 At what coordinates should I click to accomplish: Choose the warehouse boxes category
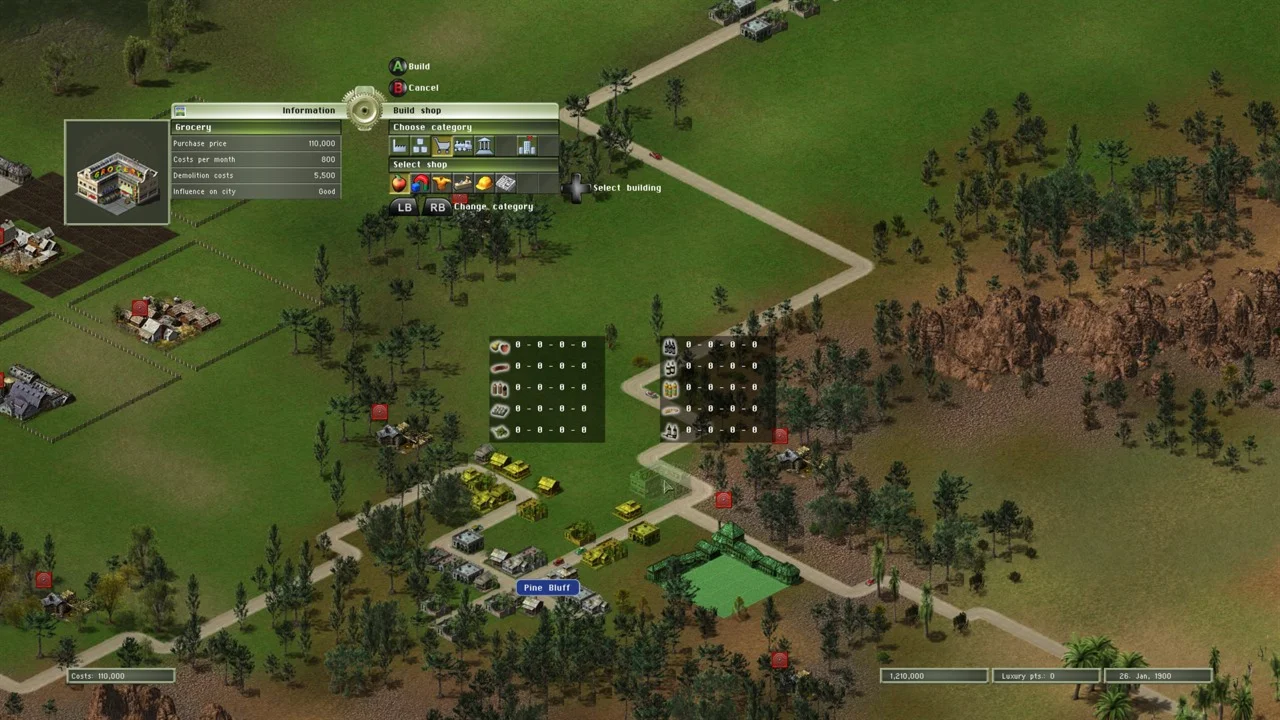(421, 147)
